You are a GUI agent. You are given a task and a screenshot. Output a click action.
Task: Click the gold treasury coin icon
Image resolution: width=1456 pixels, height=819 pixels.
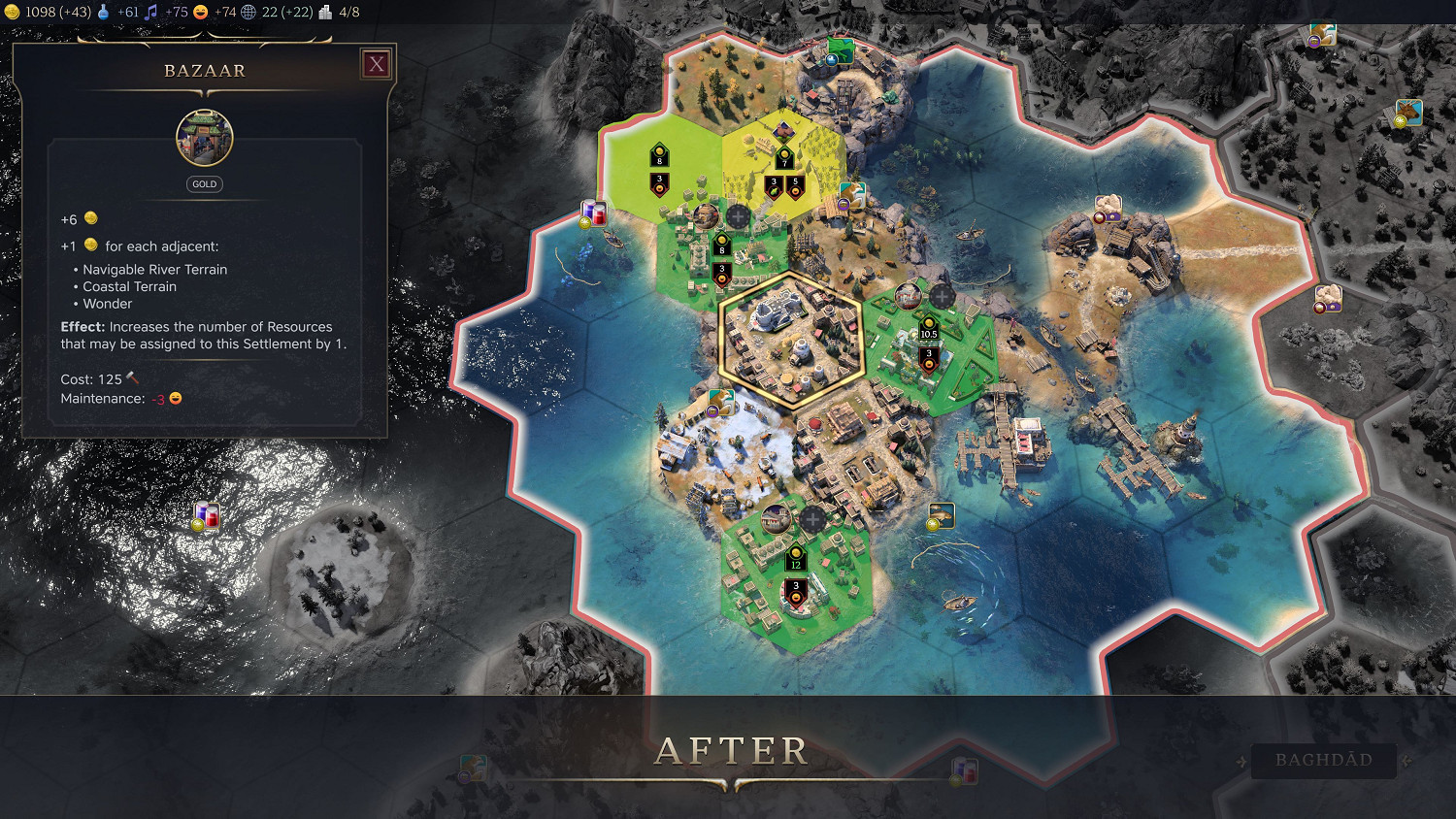[x=14, y=13]
